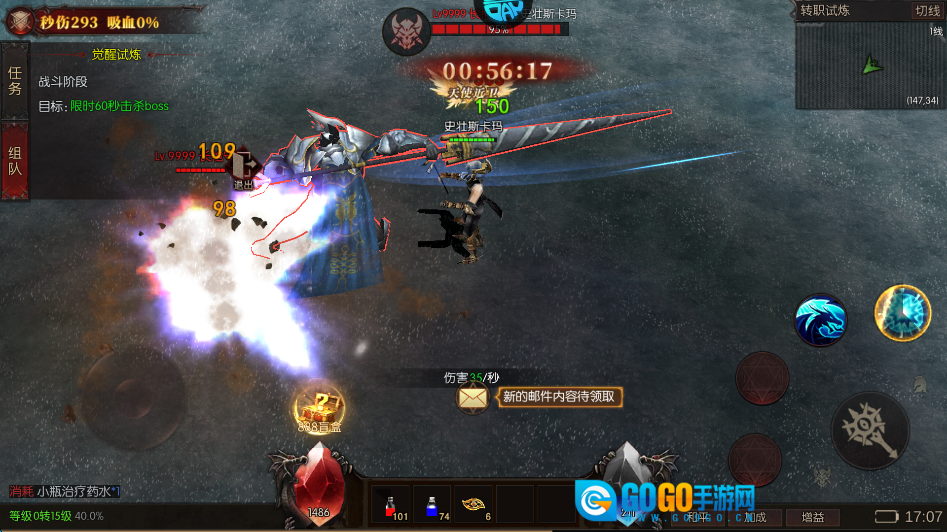Activate the glowing crystal skill with gold ring
The height and width of the screenshot is (532, 947).
point(902,312)
